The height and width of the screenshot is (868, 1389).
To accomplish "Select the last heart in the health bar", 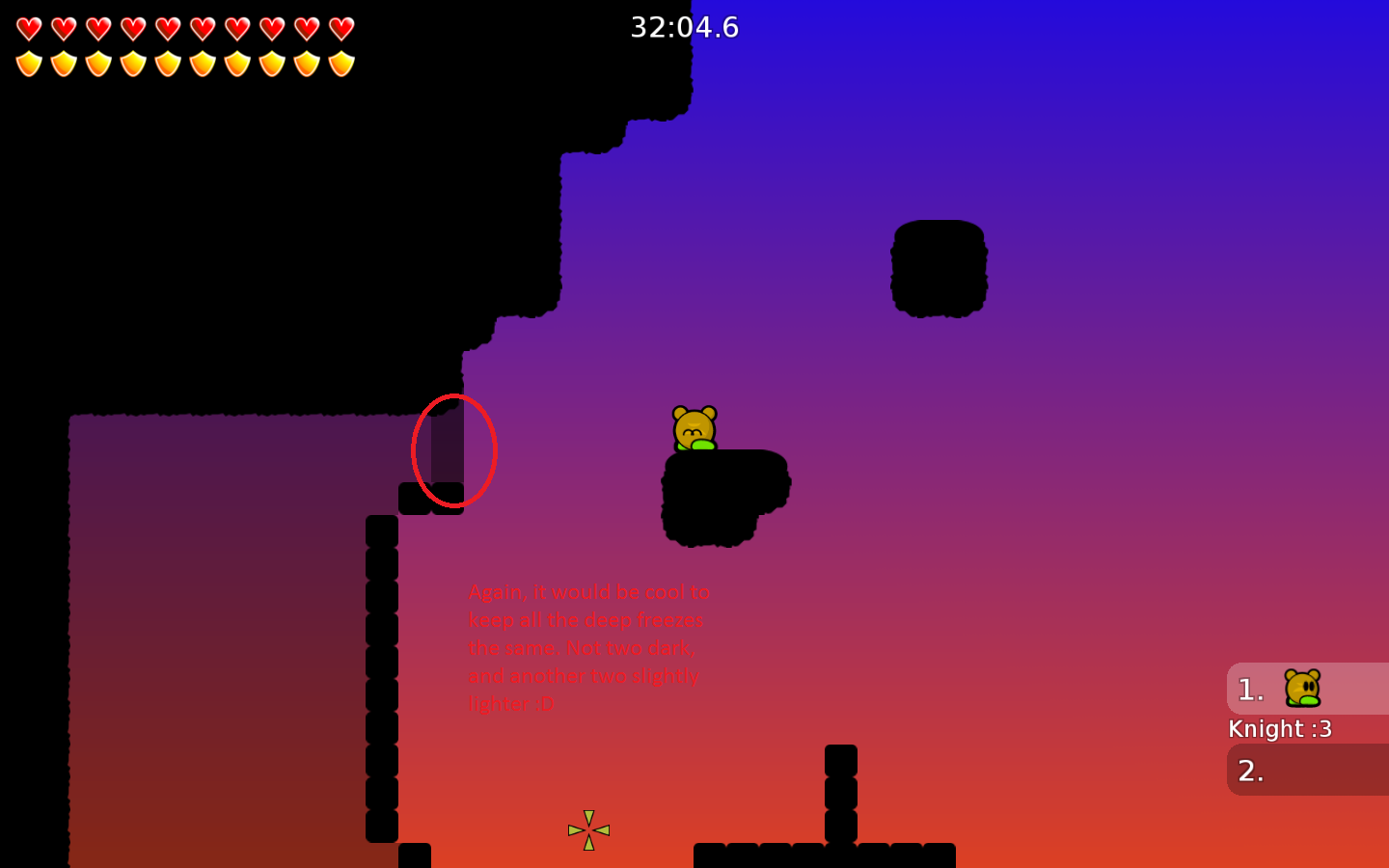I will 340,26.
